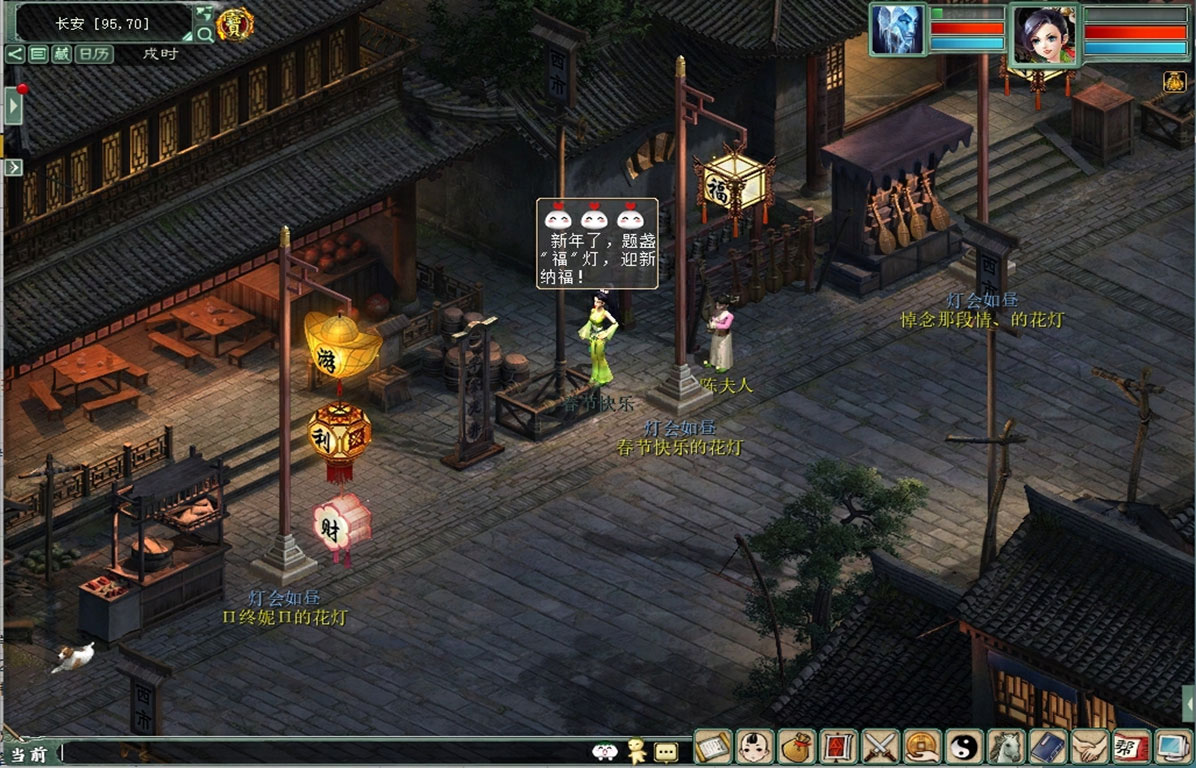Click the 藏 button under the location bar
The image size is (1196, 768).
62,54
